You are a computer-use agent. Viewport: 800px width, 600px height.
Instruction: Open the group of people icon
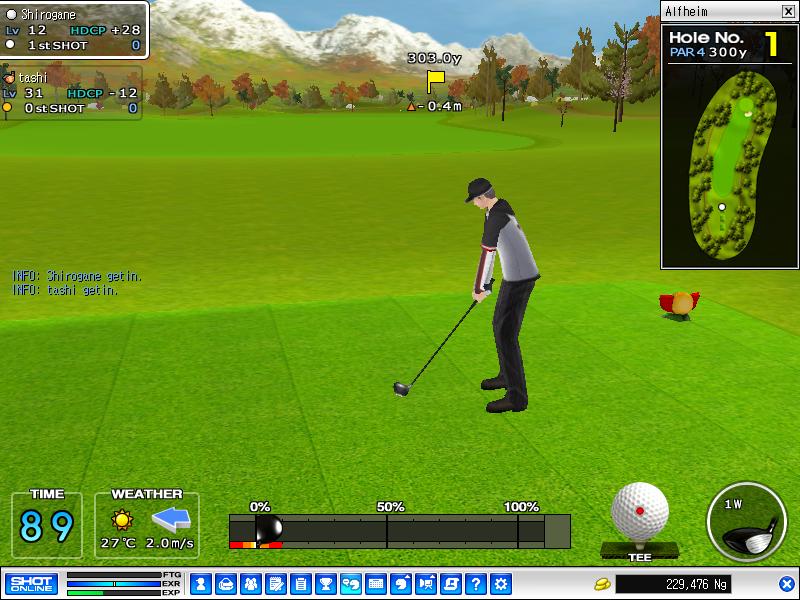pos(250,583)
